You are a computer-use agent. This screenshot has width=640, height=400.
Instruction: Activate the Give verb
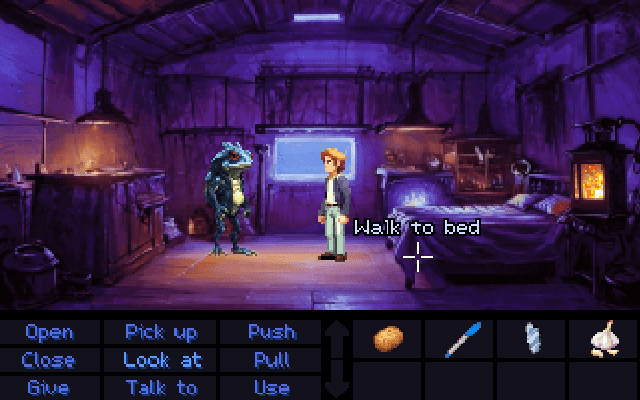(x=49, y=388)
